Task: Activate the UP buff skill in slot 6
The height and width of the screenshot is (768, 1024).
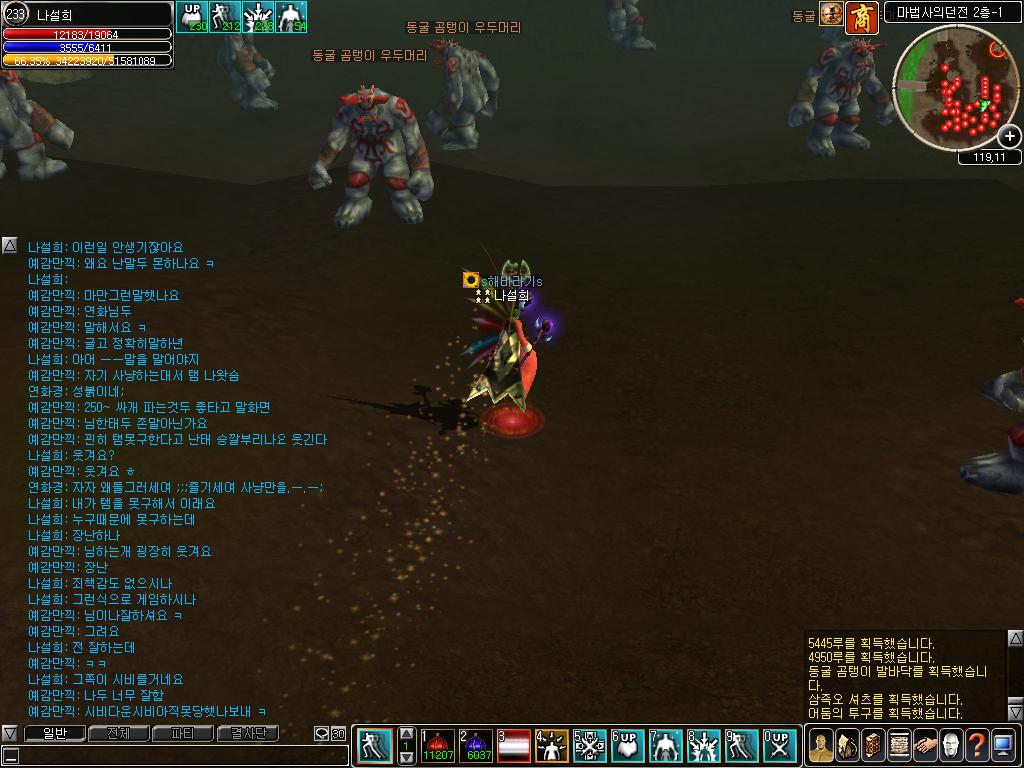Action: [628, 746]
